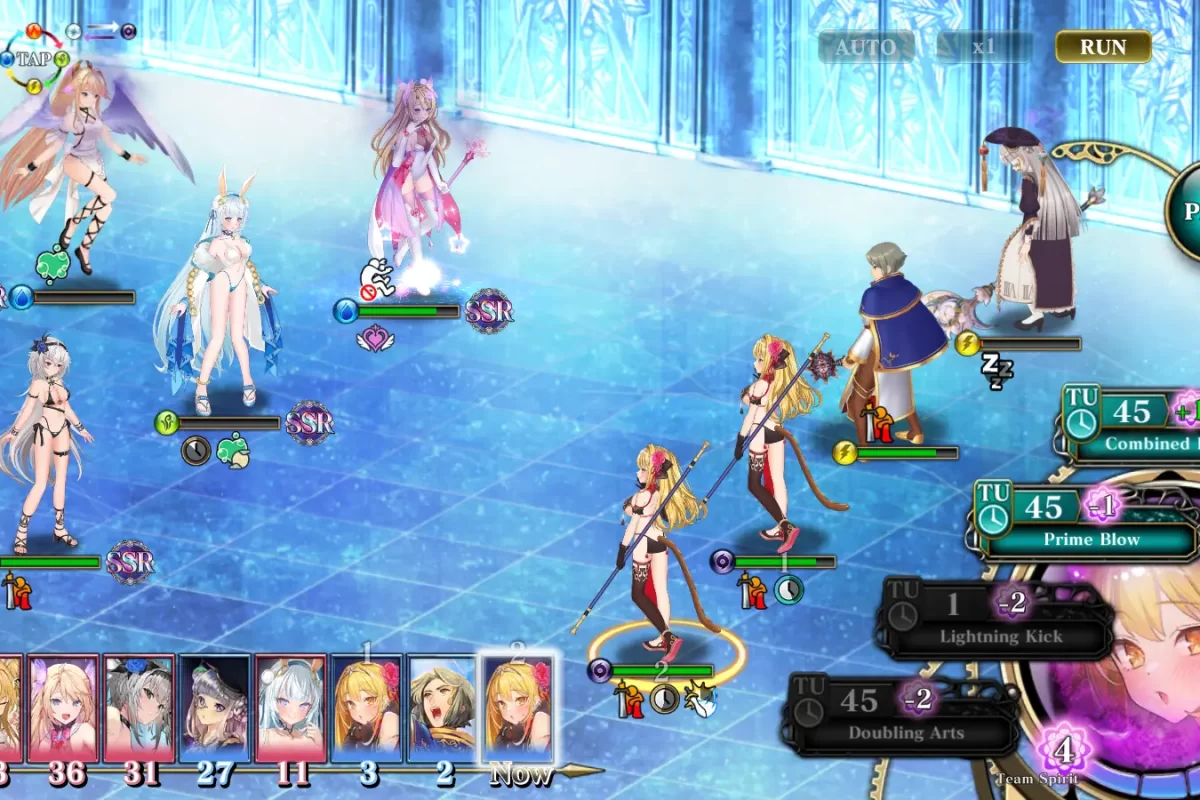
Task: Select the turn-order portrait marked 31
Action: coord(139,708)
